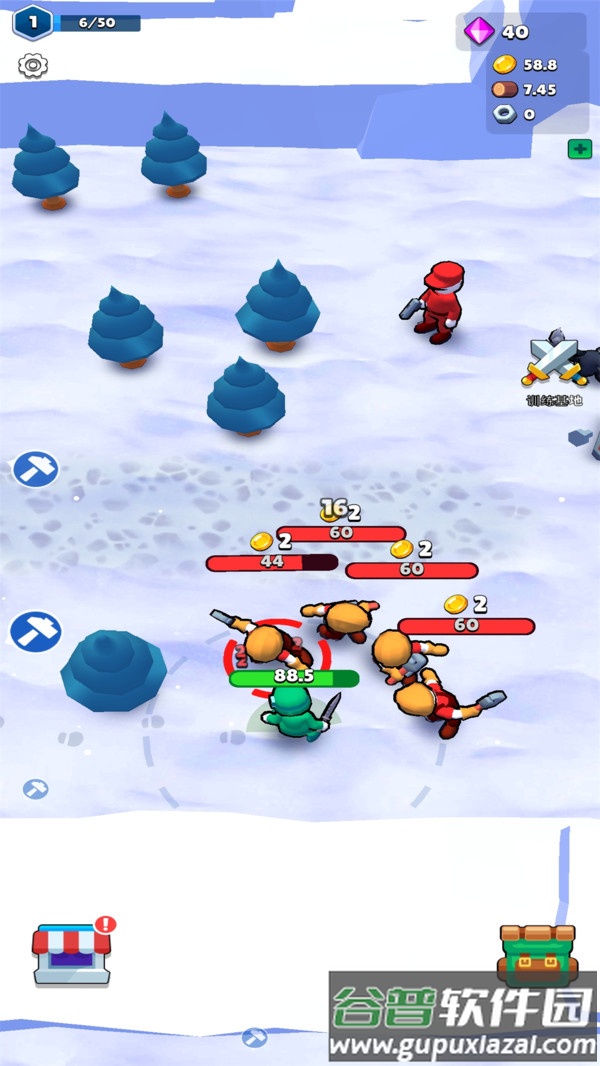Select the crossed swords training base marker
The width and height of the screenshot is (600, 1066).
point(553,362)
